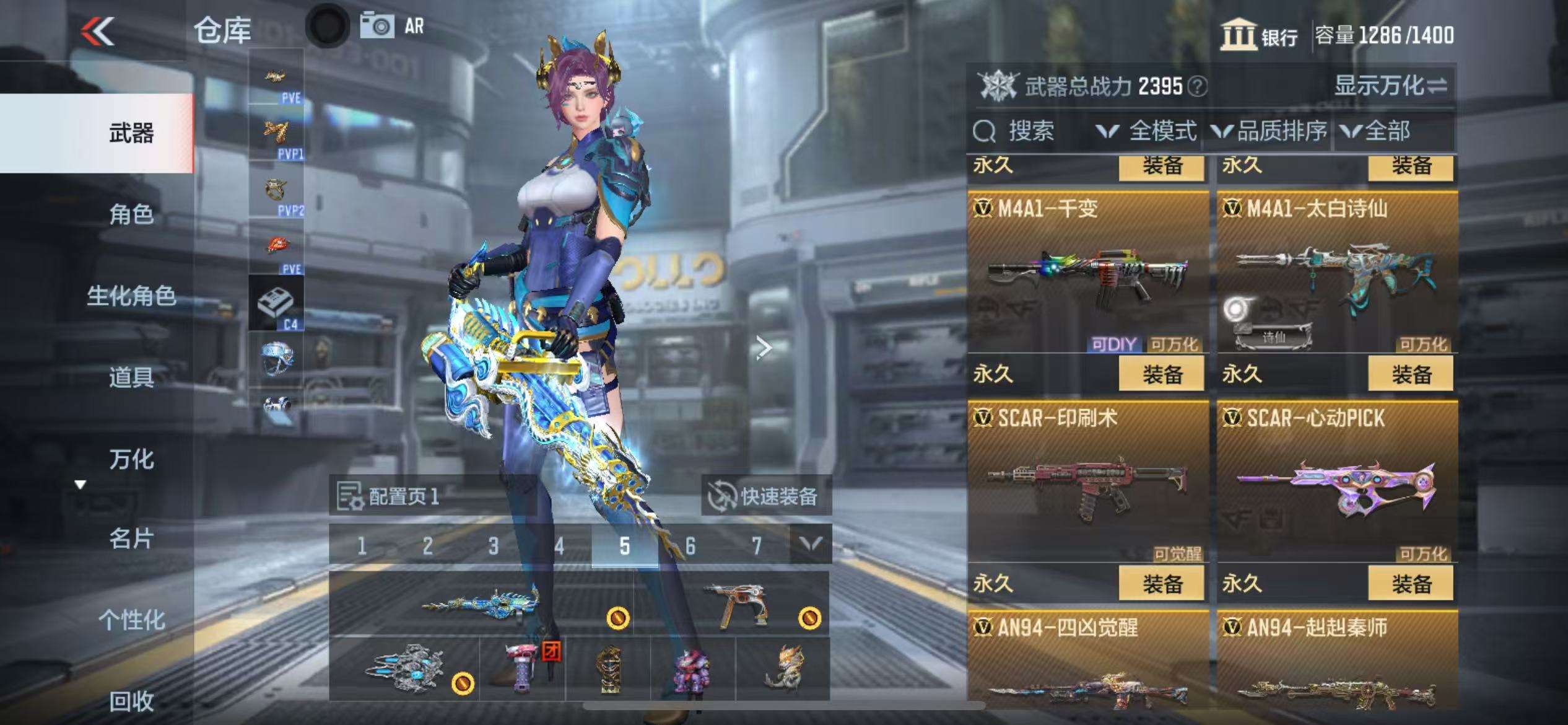Open the 全模式 mode filter dropdown
The height and width of the screenshot is (725, 1568).
click(1147, 131)
